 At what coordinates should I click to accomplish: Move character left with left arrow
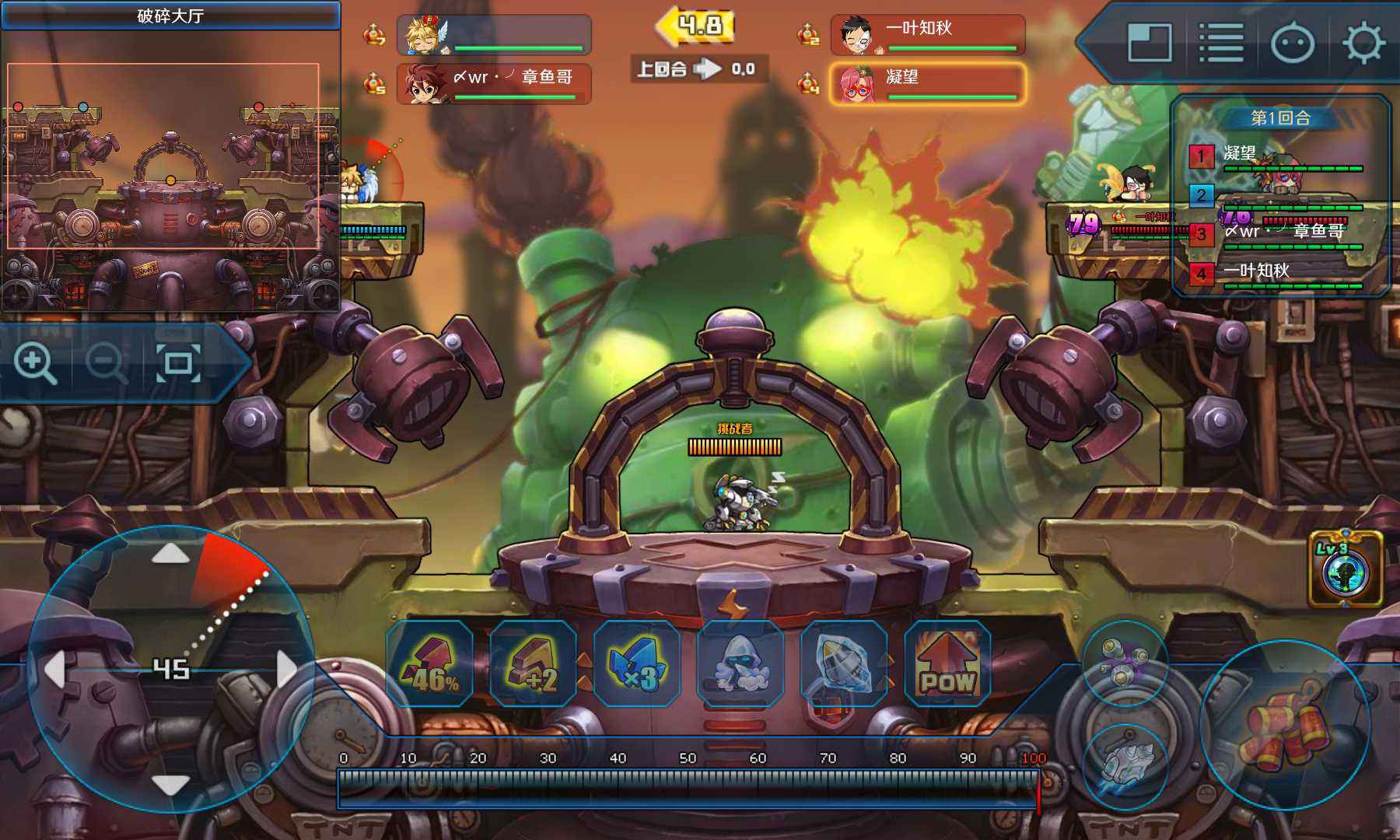click(x=54, y=669)
